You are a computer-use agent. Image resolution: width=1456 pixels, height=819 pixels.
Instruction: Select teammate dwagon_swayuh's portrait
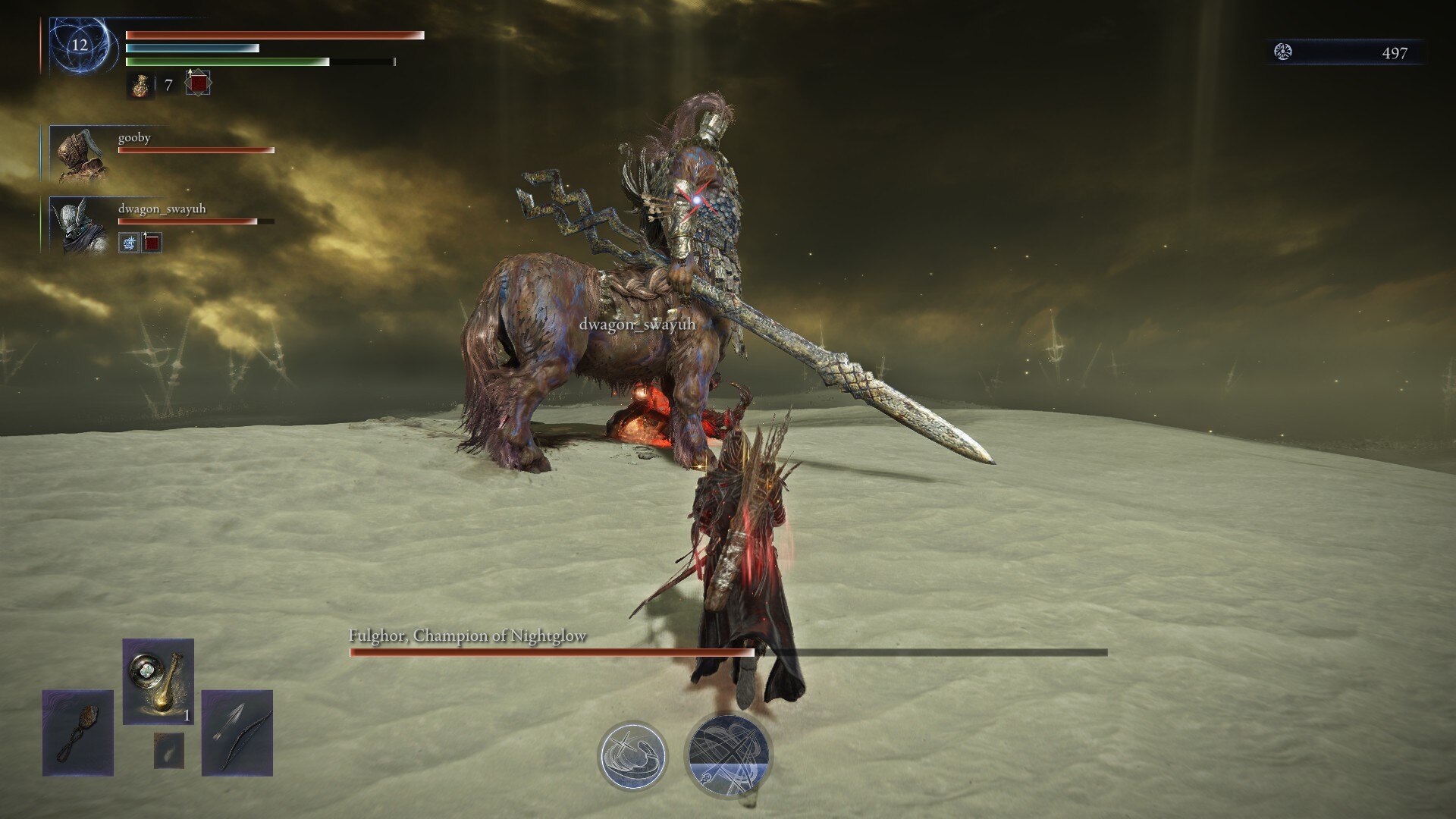click(x=80, y=225)
